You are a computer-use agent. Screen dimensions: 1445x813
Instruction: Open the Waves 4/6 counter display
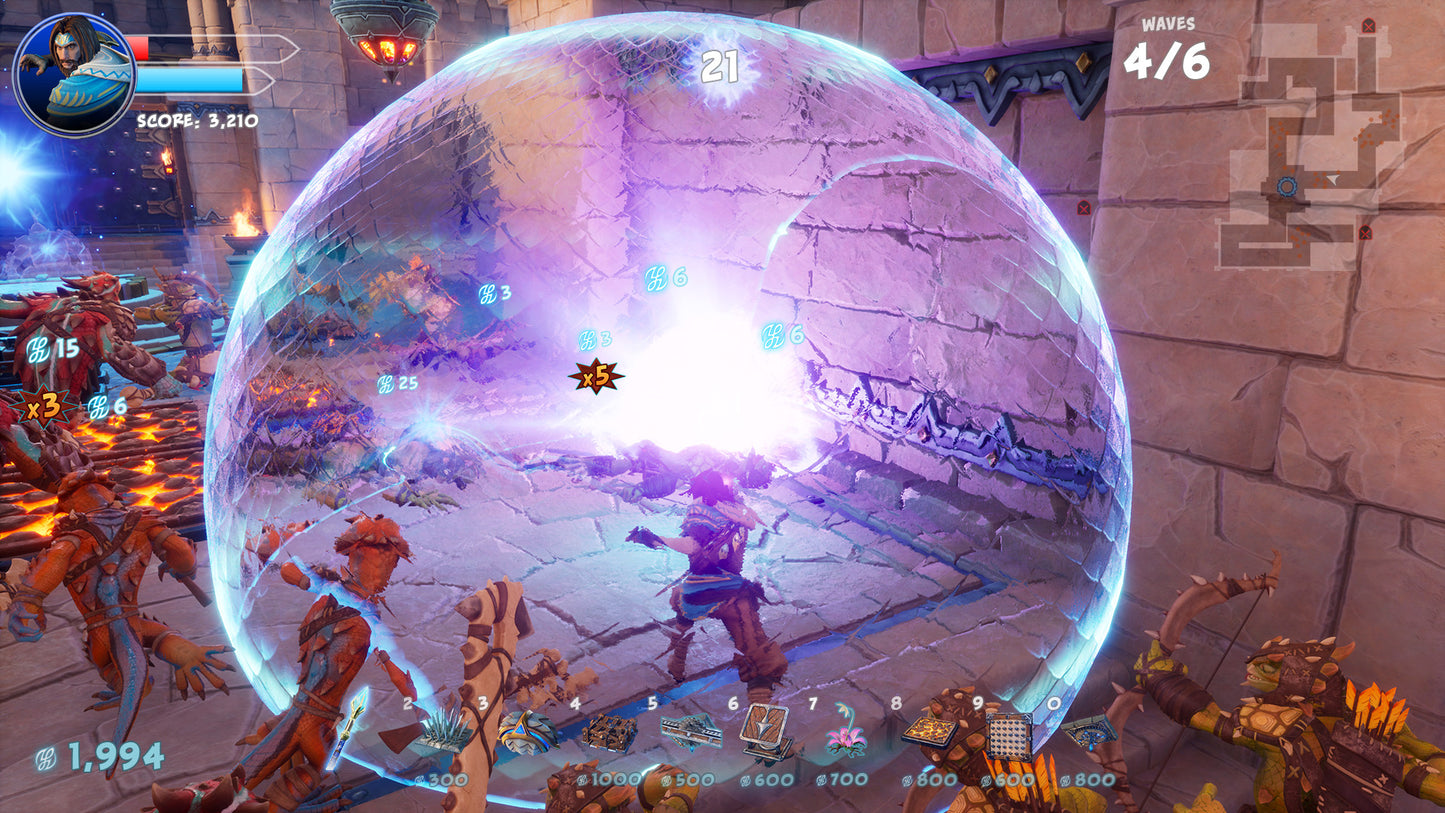(1167, 45)
